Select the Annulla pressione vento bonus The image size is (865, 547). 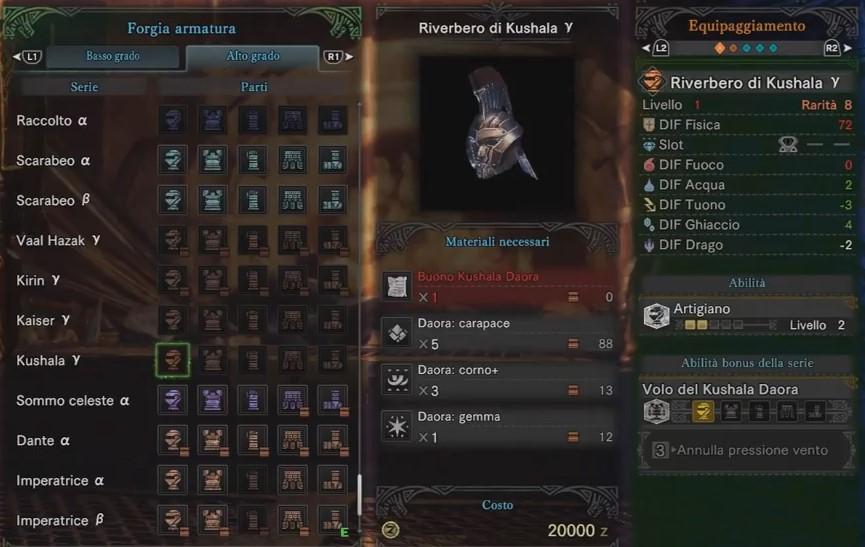tap(750, 450)
